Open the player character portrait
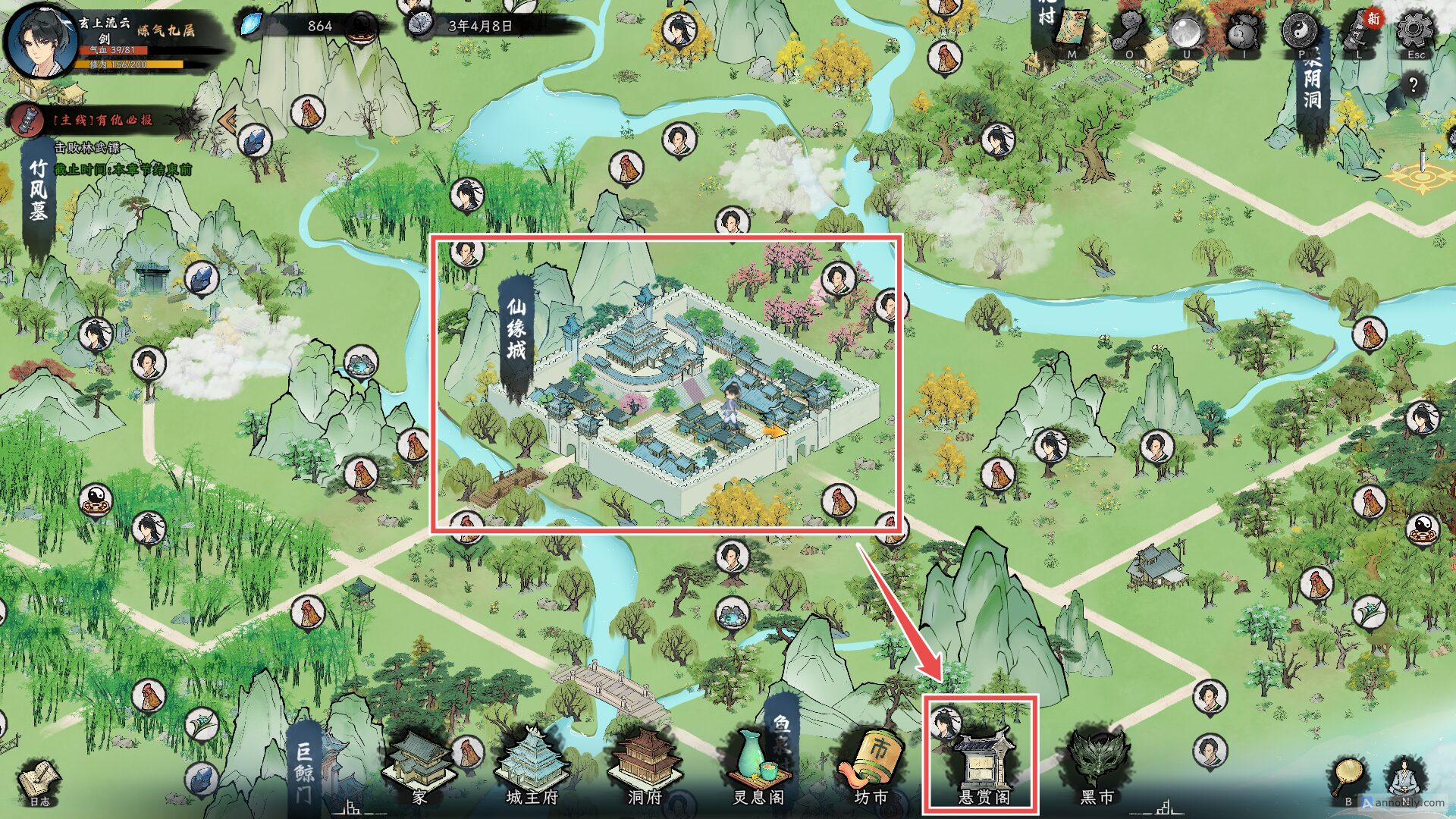 pos(39,42)
